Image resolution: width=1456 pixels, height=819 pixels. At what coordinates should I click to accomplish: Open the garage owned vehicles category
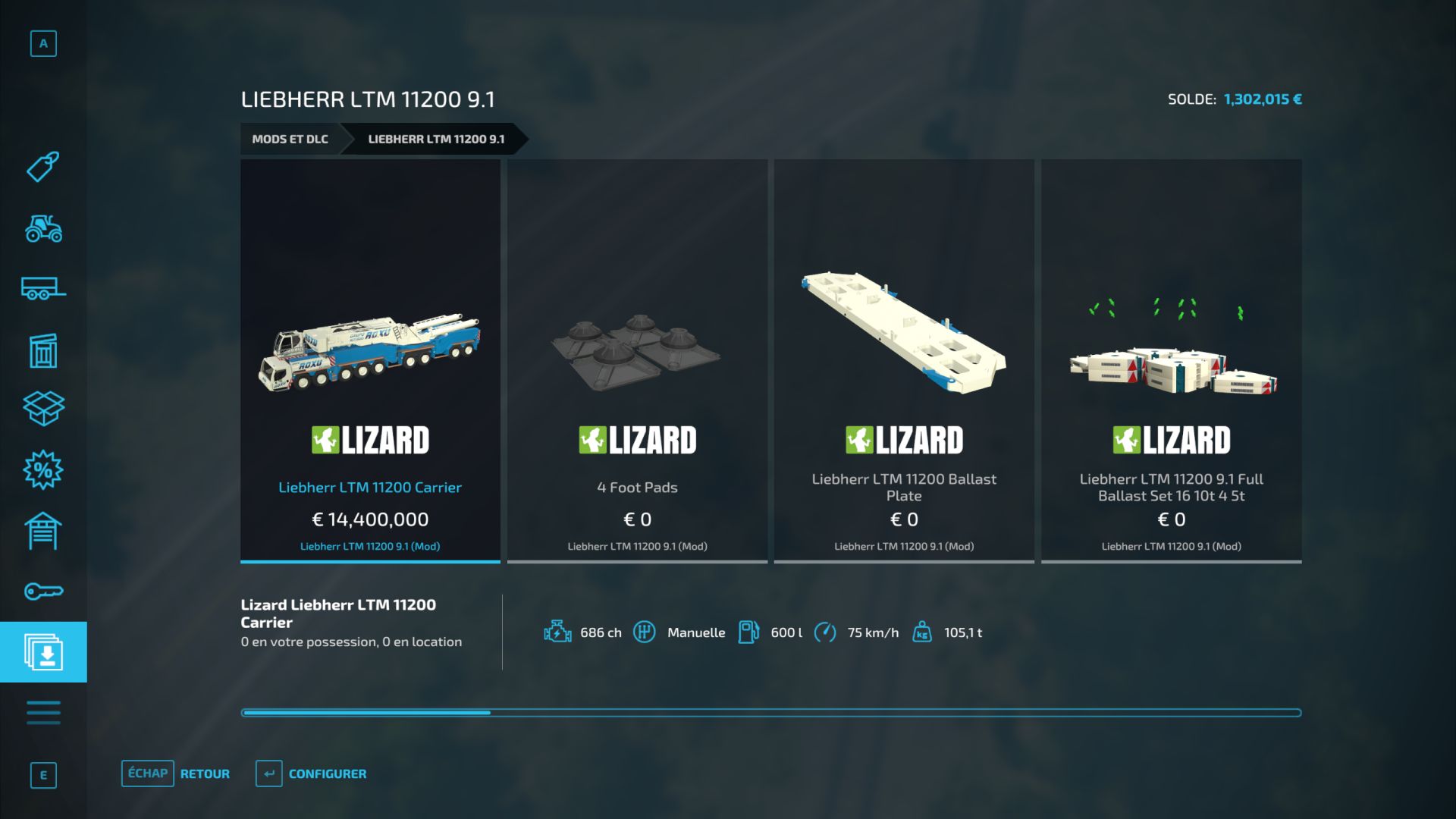point(43,531)
